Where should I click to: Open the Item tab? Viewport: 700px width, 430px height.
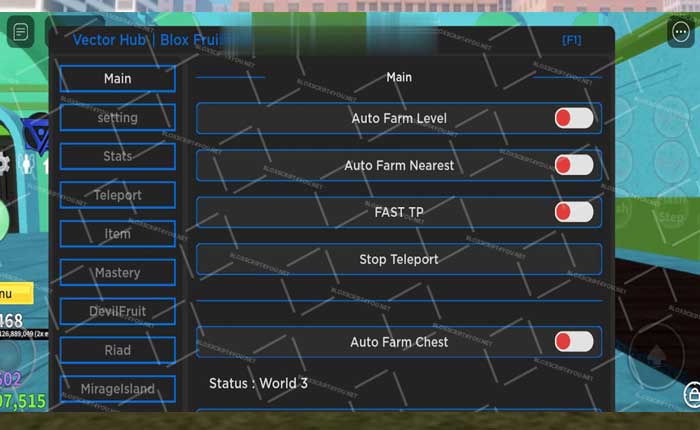tap(117, 234)
